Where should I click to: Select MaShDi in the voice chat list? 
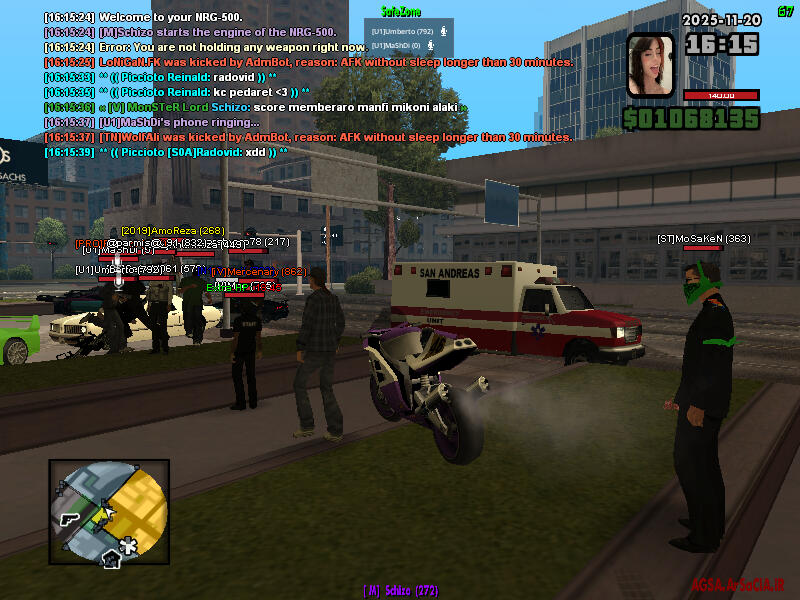point(394,45)
